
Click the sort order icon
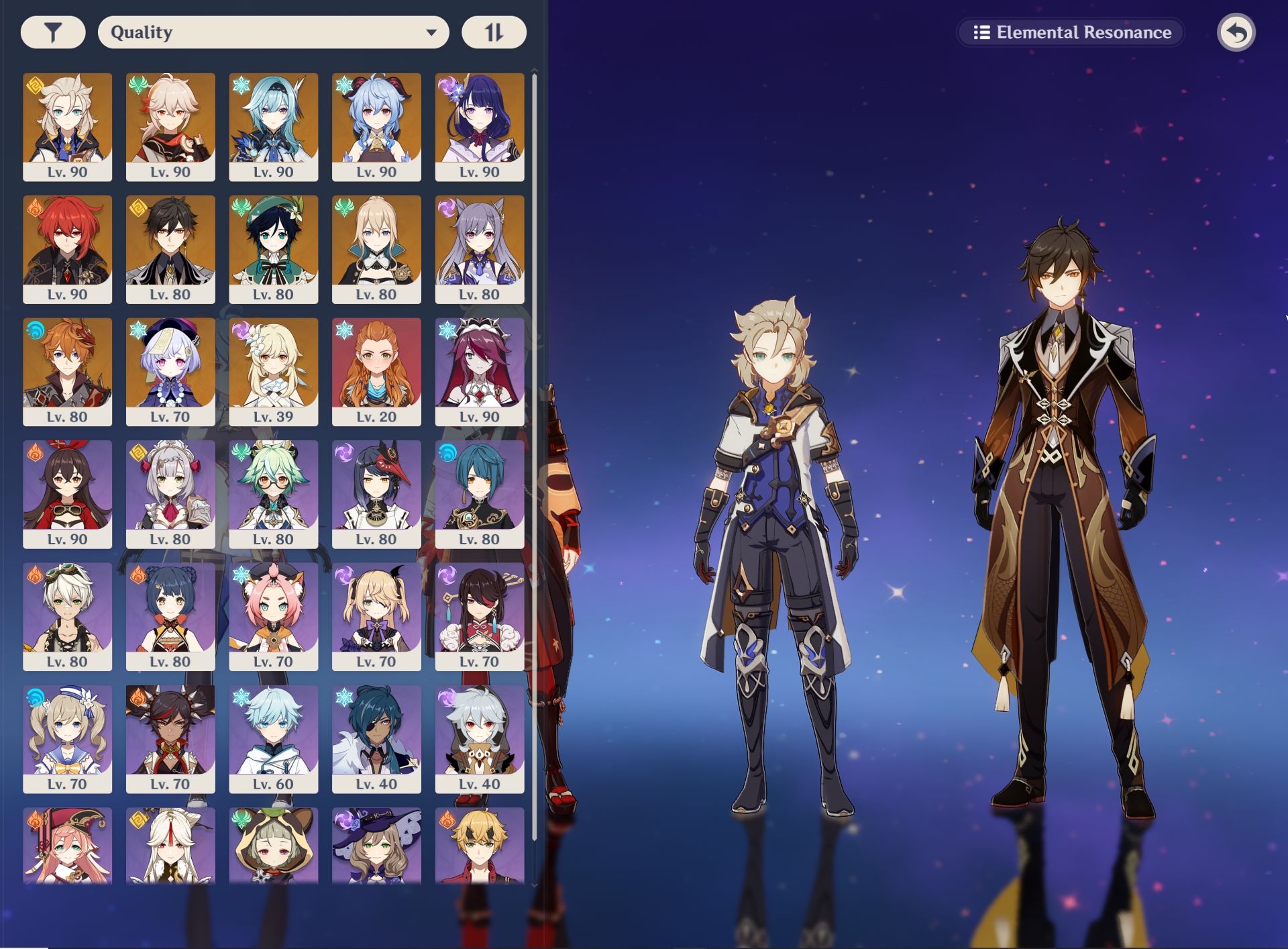pos(493,31)
